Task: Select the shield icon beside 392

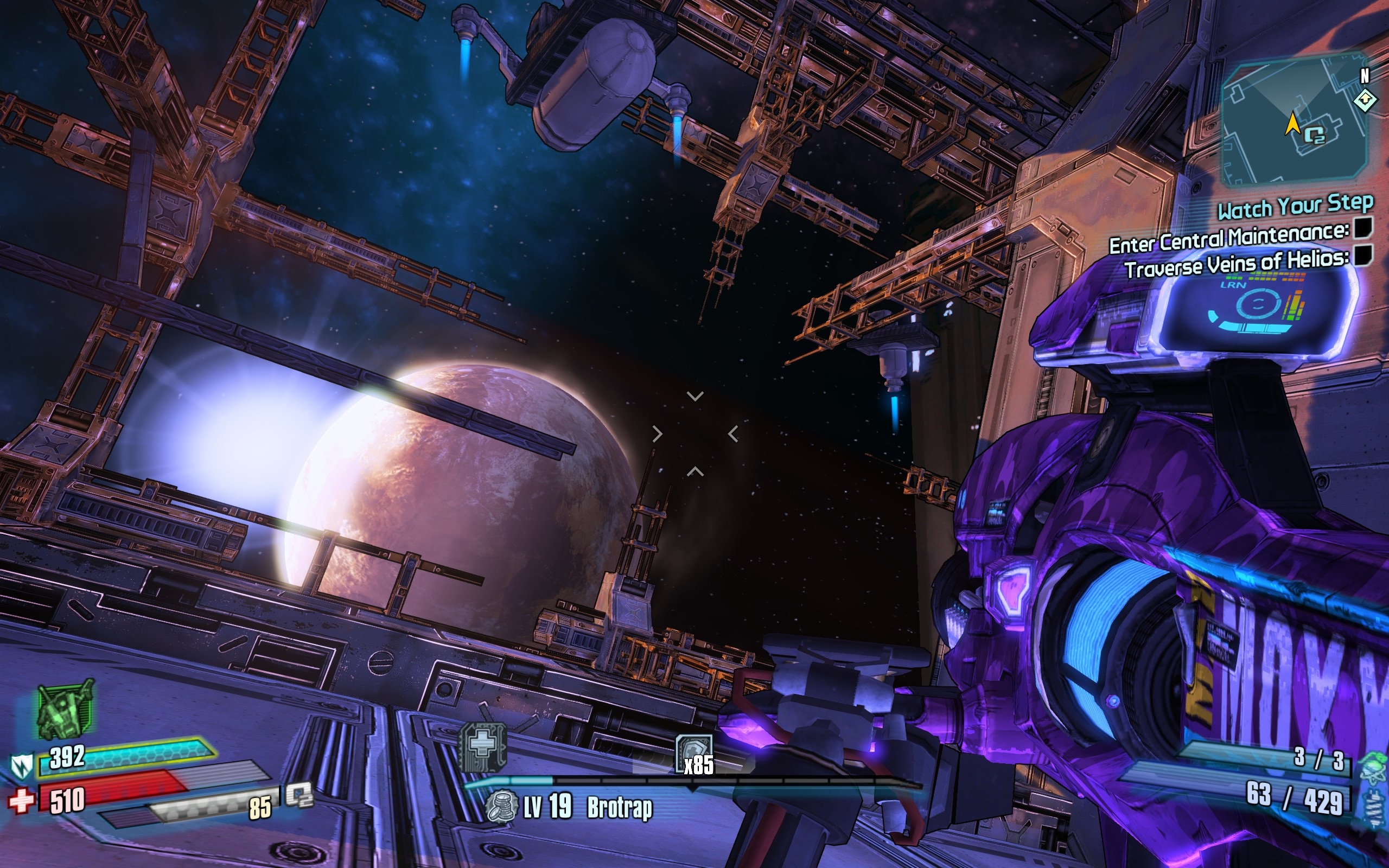Action: 22,764
